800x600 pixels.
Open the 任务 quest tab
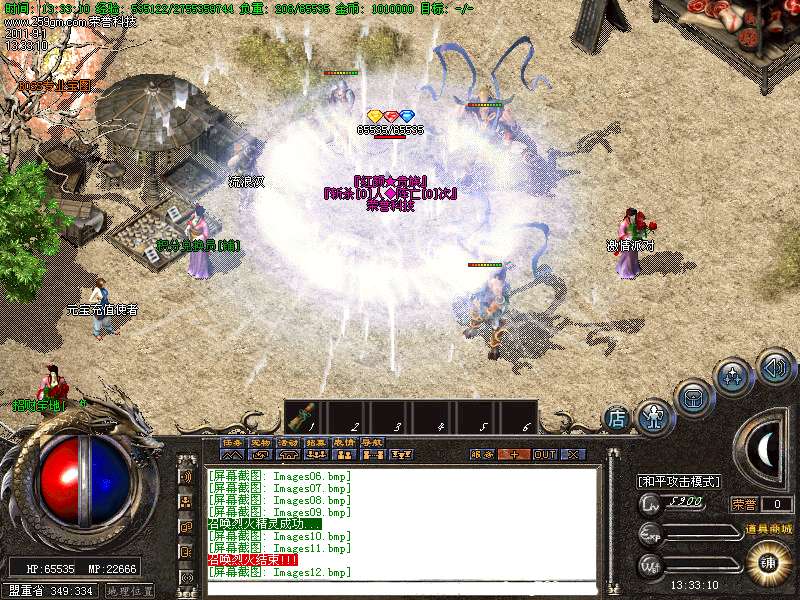click(x=232, y=442)
